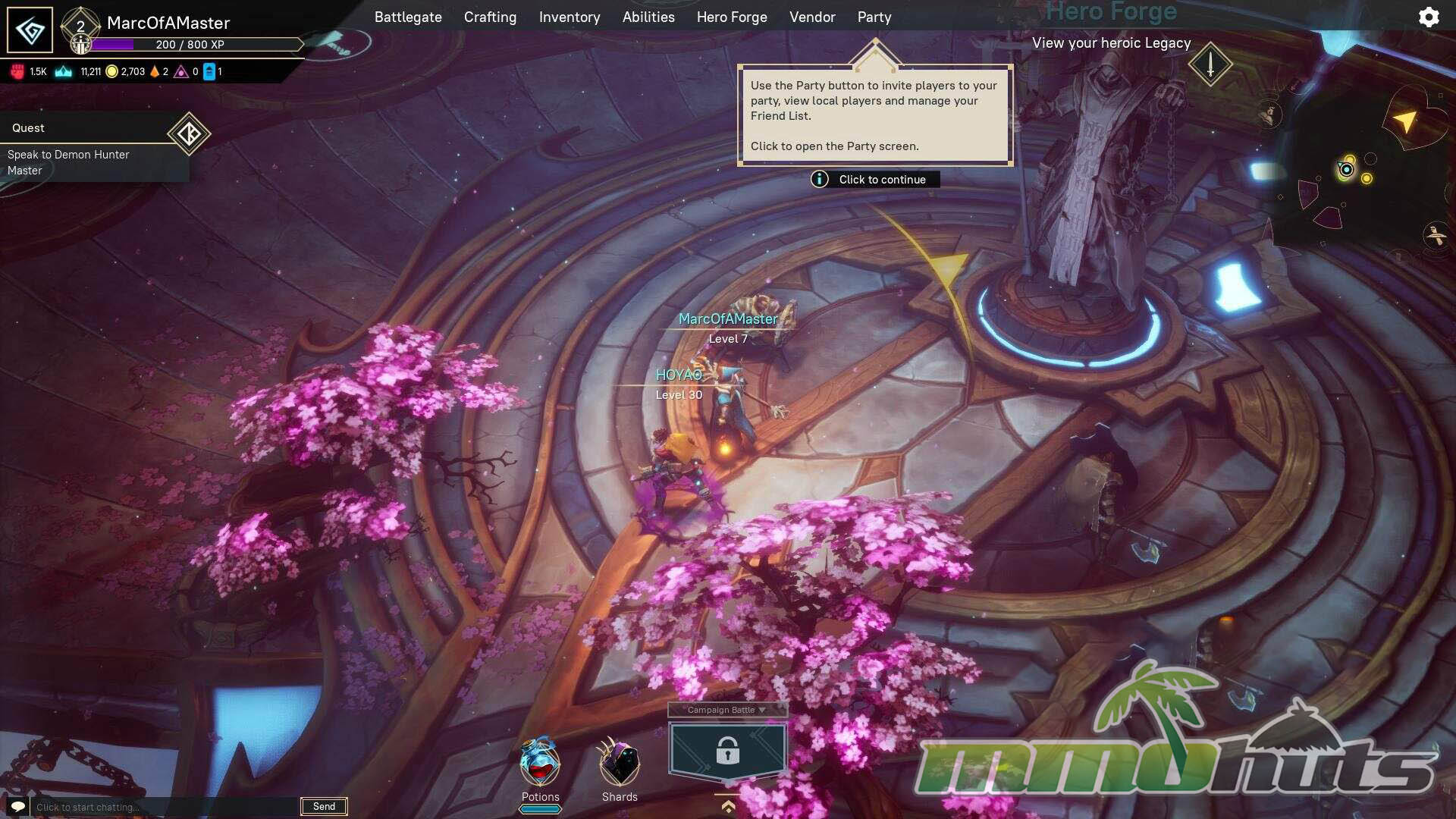The width and height of the screenshot is (1456, 819).
Task: Open the Crafting menu
Action: point(490,17)
